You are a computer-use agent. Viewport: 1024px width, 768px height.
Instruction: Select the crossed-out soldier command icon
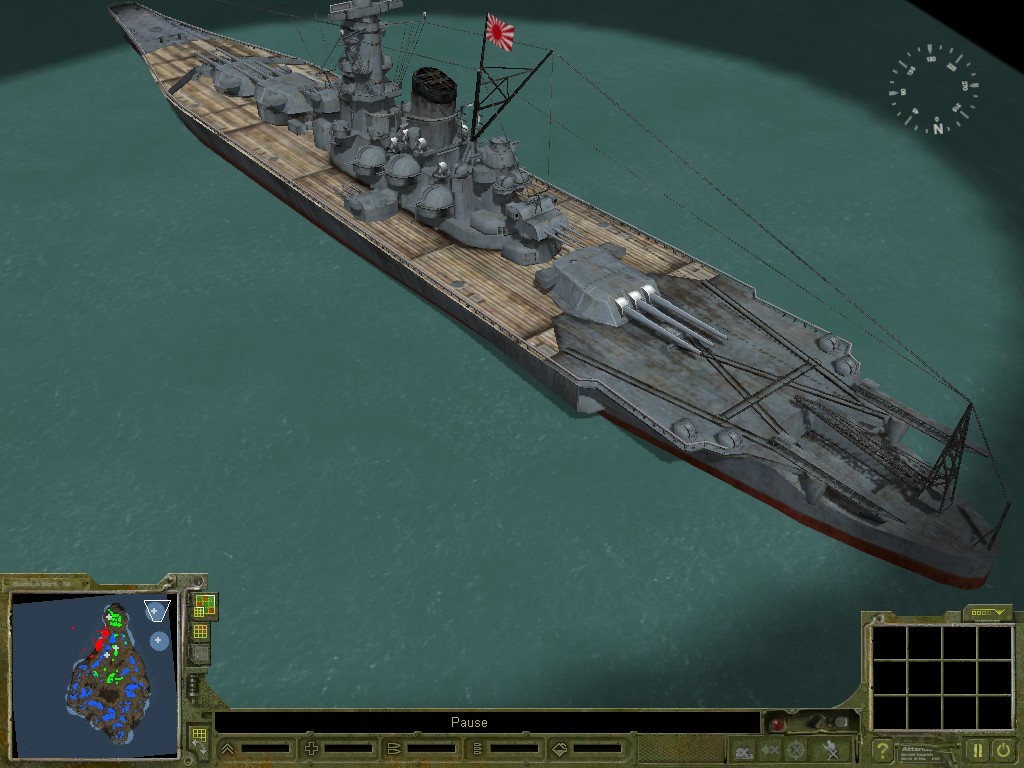[830, 749]
